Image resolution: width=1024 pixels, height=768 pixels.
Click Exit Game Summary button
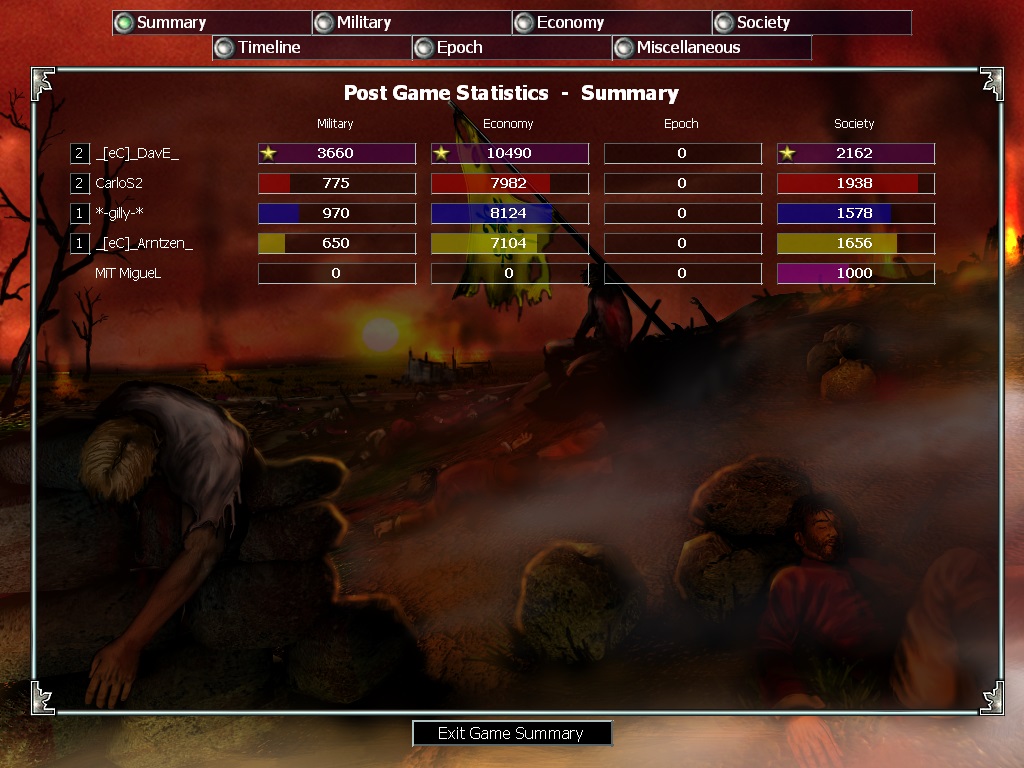[511, 733]
